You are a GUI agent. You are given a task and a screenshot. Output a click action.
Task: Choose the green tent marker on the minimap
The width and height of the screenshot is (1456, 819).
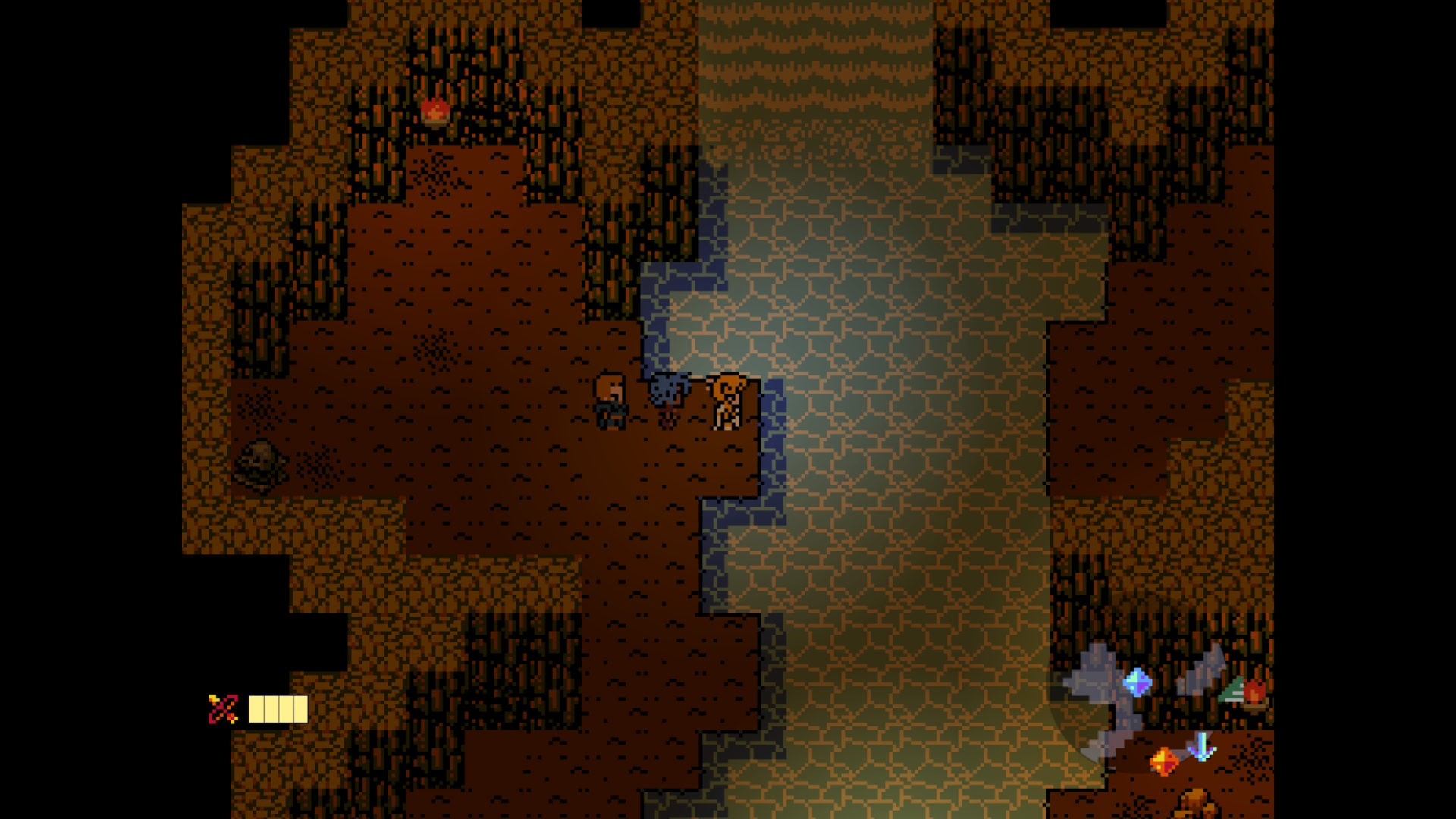[1232, 690]
